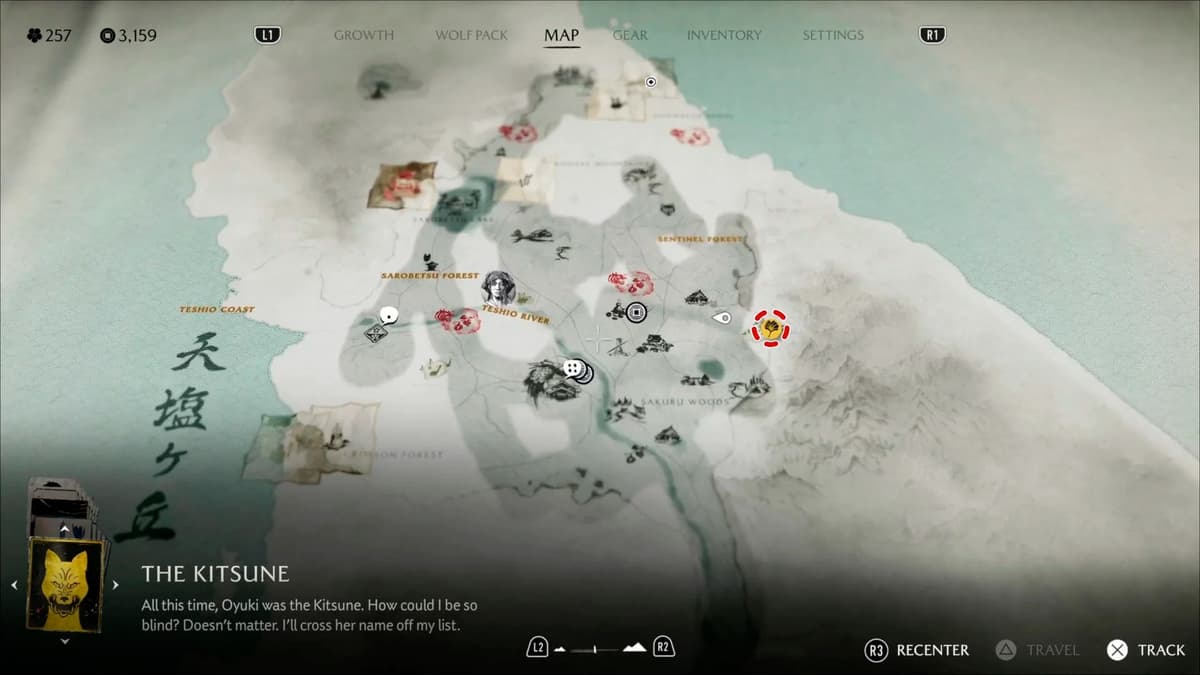Select the small circle marker at map's north
Image resolution: width=1200 pixels, height=675 pixels.
(651, 82)
